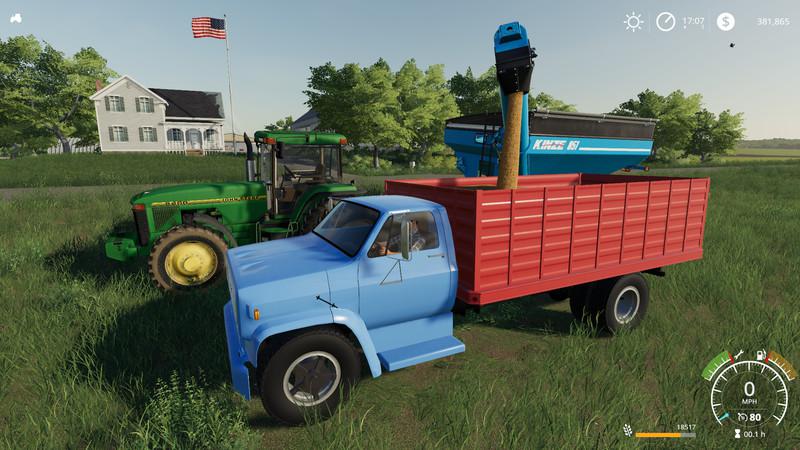Select the fuel pump icon on the gauge
800x450 pixels.
point(762,354)
